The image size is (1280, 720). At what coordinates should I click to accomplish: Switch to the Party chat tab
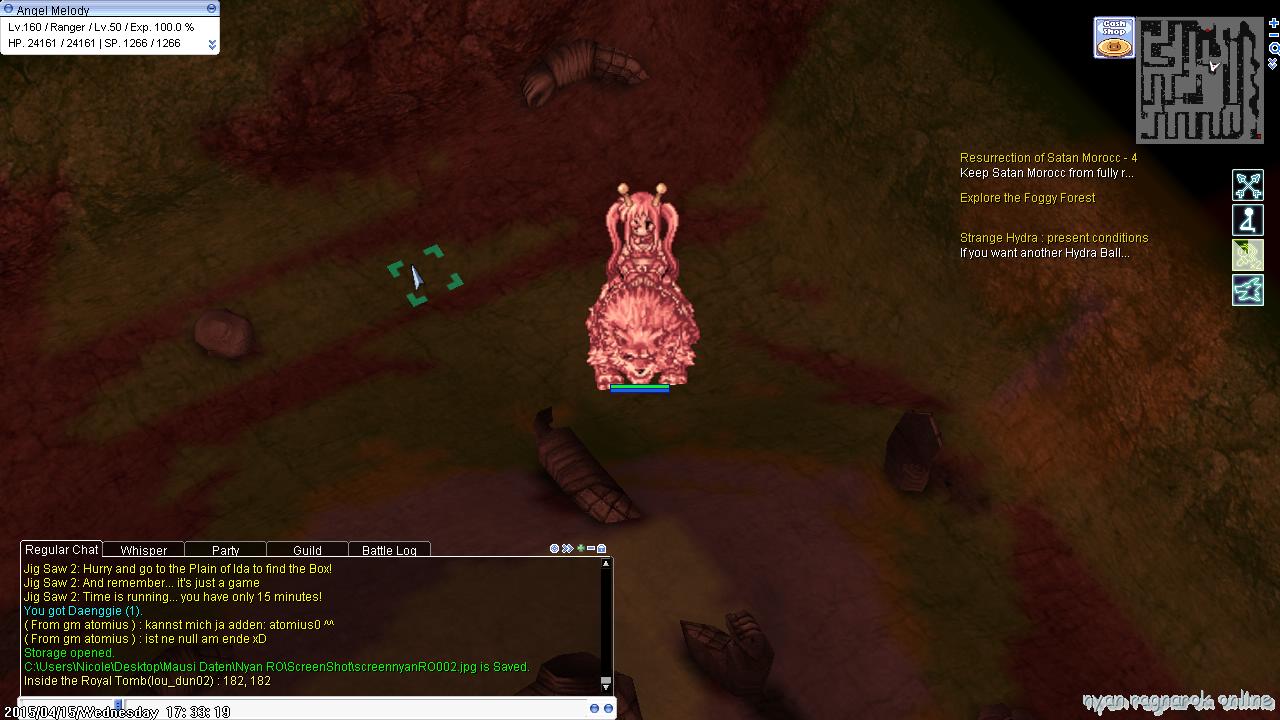[225, 550]
